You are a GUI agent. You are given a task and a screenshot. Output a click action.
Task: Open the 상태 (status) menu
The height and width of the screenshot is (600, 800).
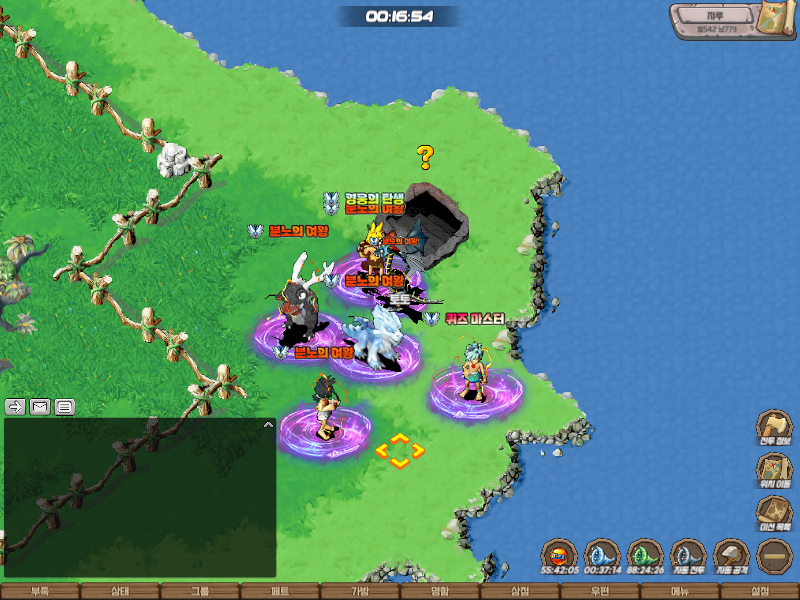click(x=120, y=591)
